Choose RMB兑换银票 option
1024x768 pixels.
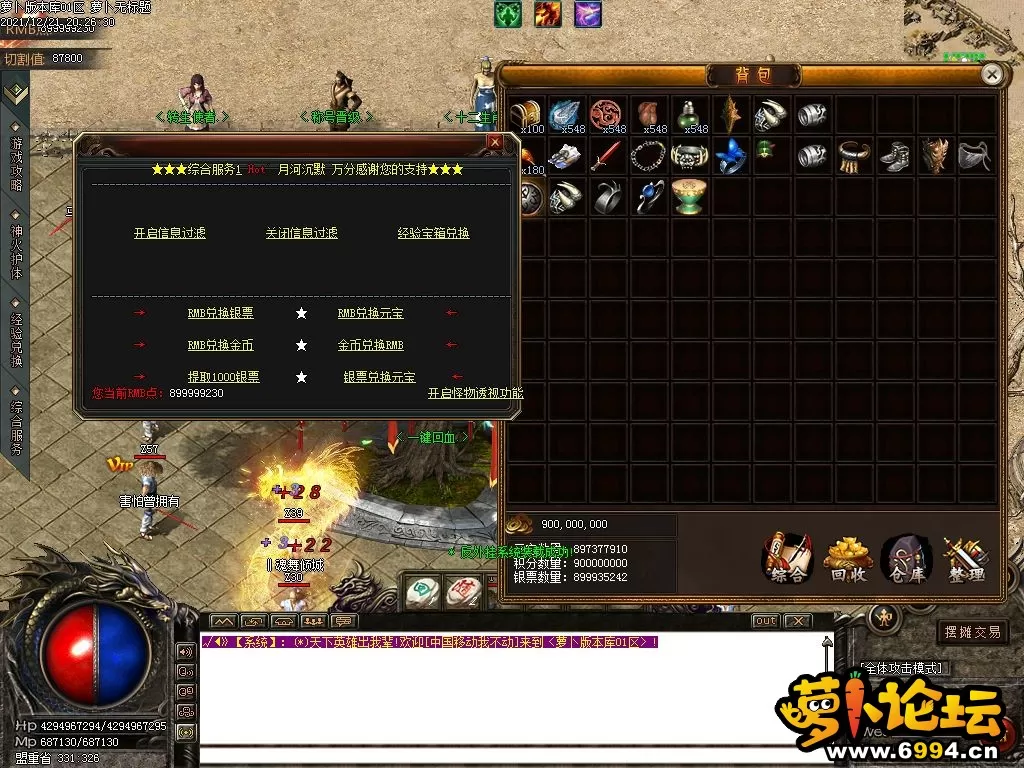pos(220,313)
